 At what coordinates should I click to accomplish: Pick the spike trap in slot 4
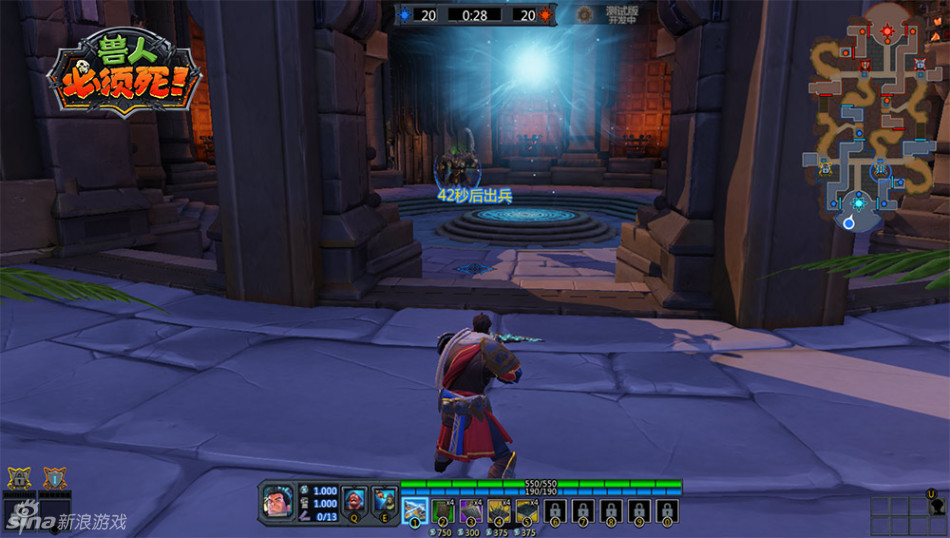[x=499, y=511]
